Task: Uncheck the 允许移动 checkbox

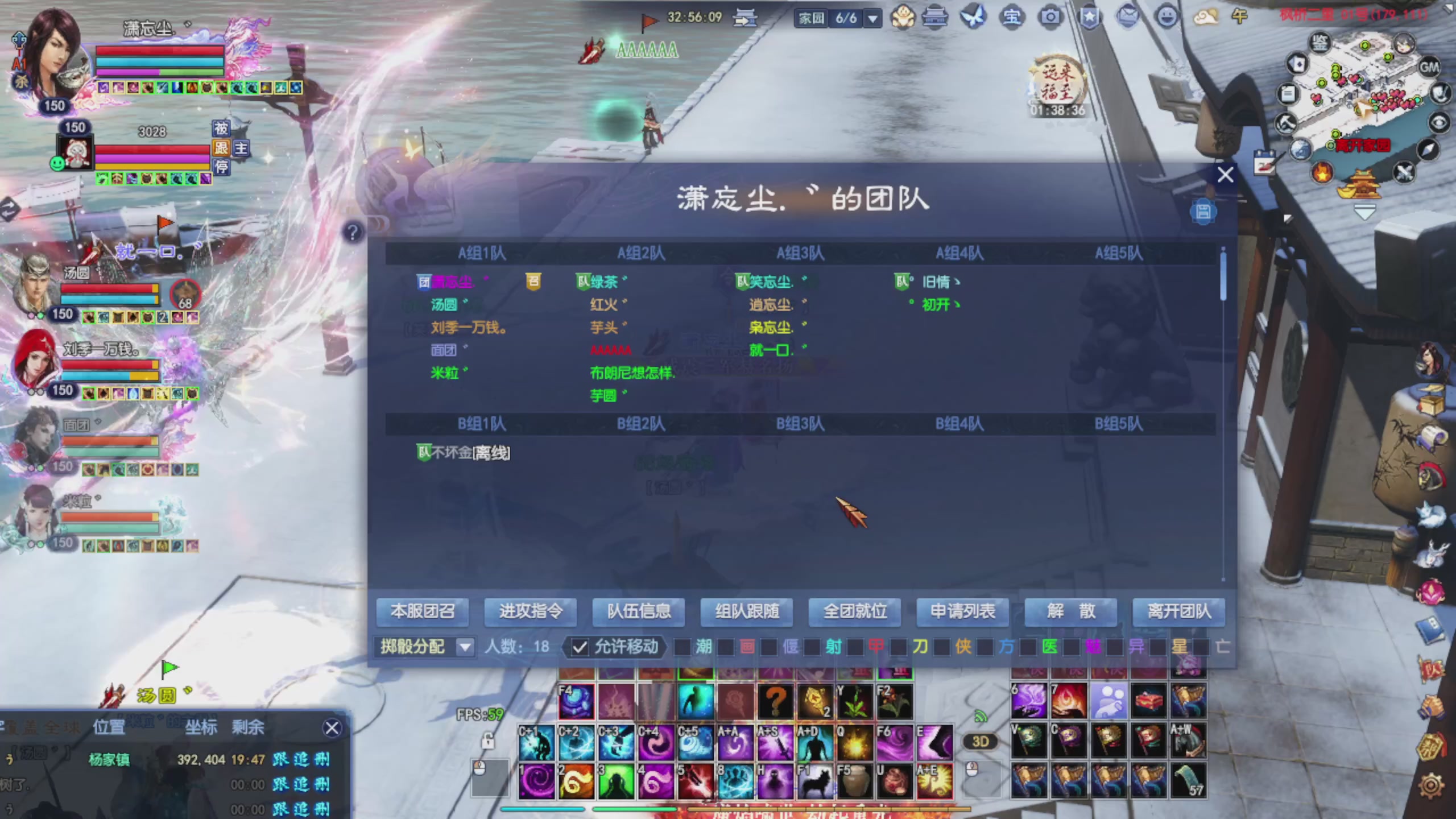Action: pyautogui.click(x=580, y=647)
